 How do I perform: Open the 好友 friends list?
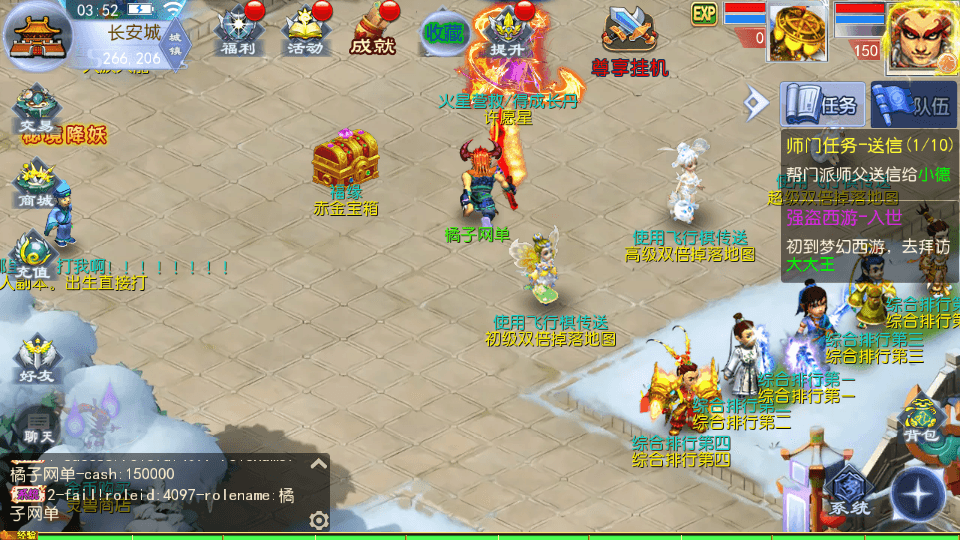pos(35,360)
